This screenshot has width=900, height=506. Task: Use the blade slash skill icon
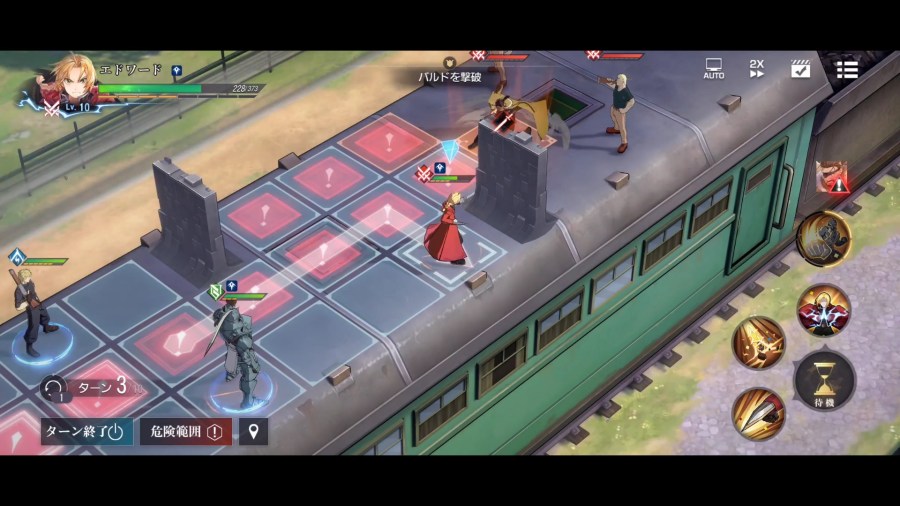tap(758, 413)
